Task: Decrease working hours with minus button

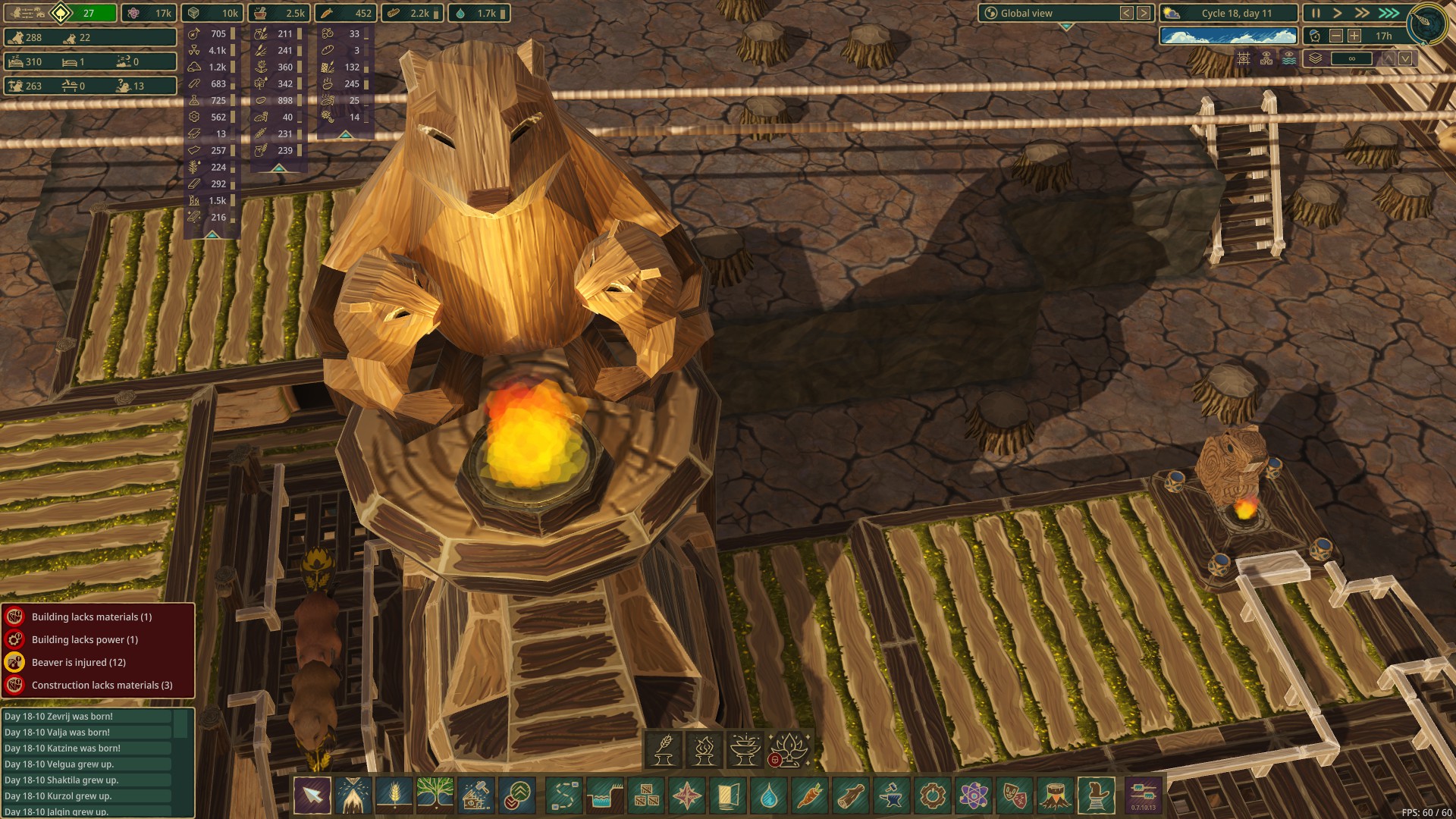Action: [x=1336, y=36]
